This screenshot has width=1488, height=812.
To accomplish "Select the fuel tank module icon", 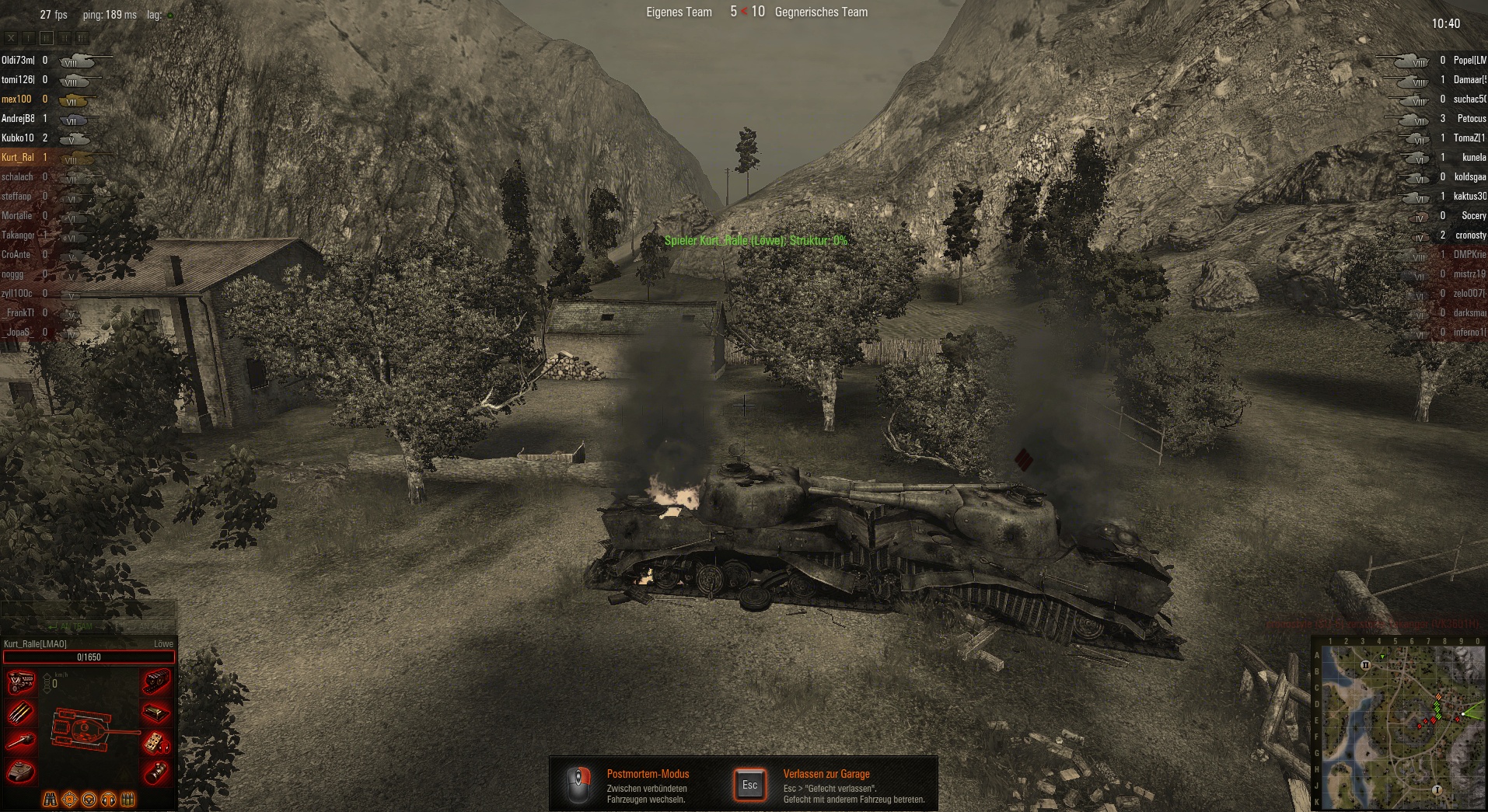I will pyautogui.click(x=156, y=712).
